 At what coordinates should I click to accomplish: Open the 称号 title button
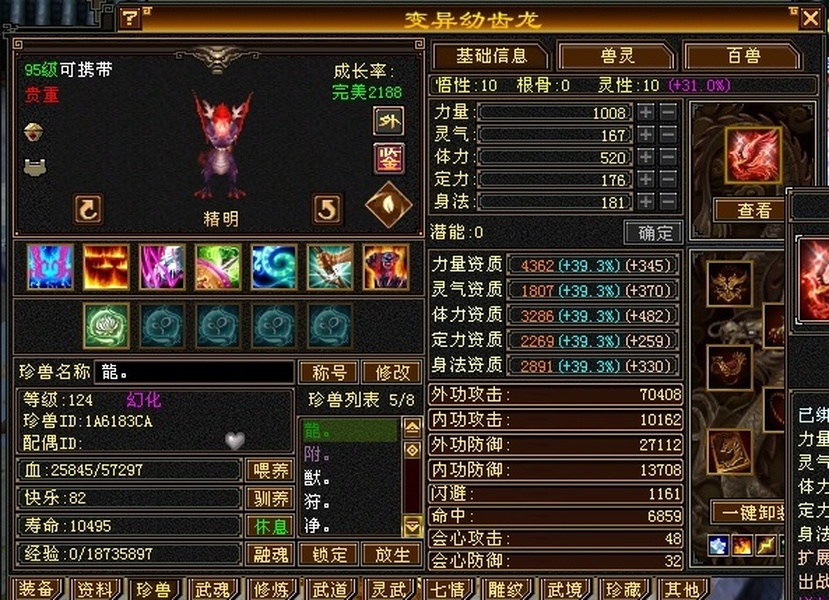pyautogui.click(x=329, y=372)
